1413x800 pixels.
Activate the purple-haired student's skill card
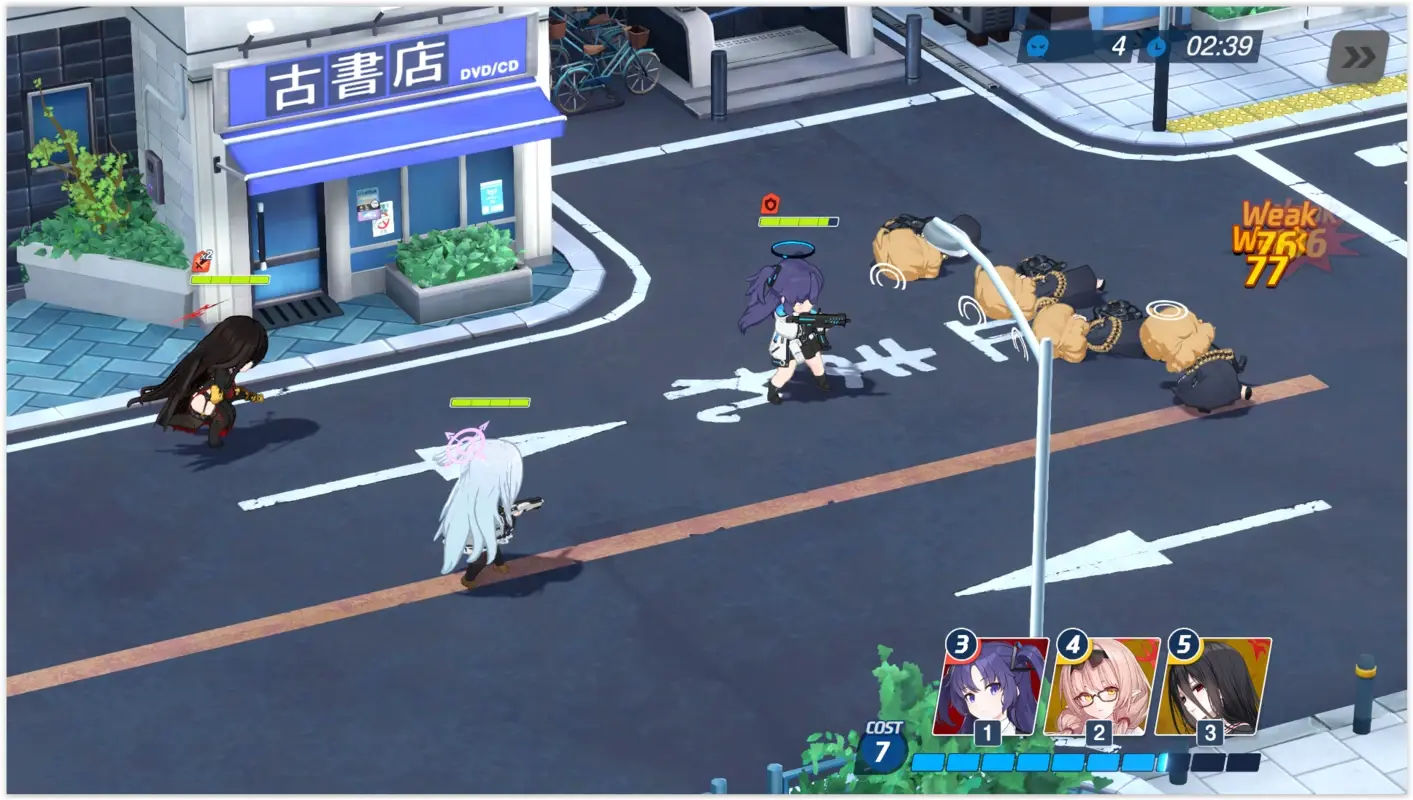[988, 690]
